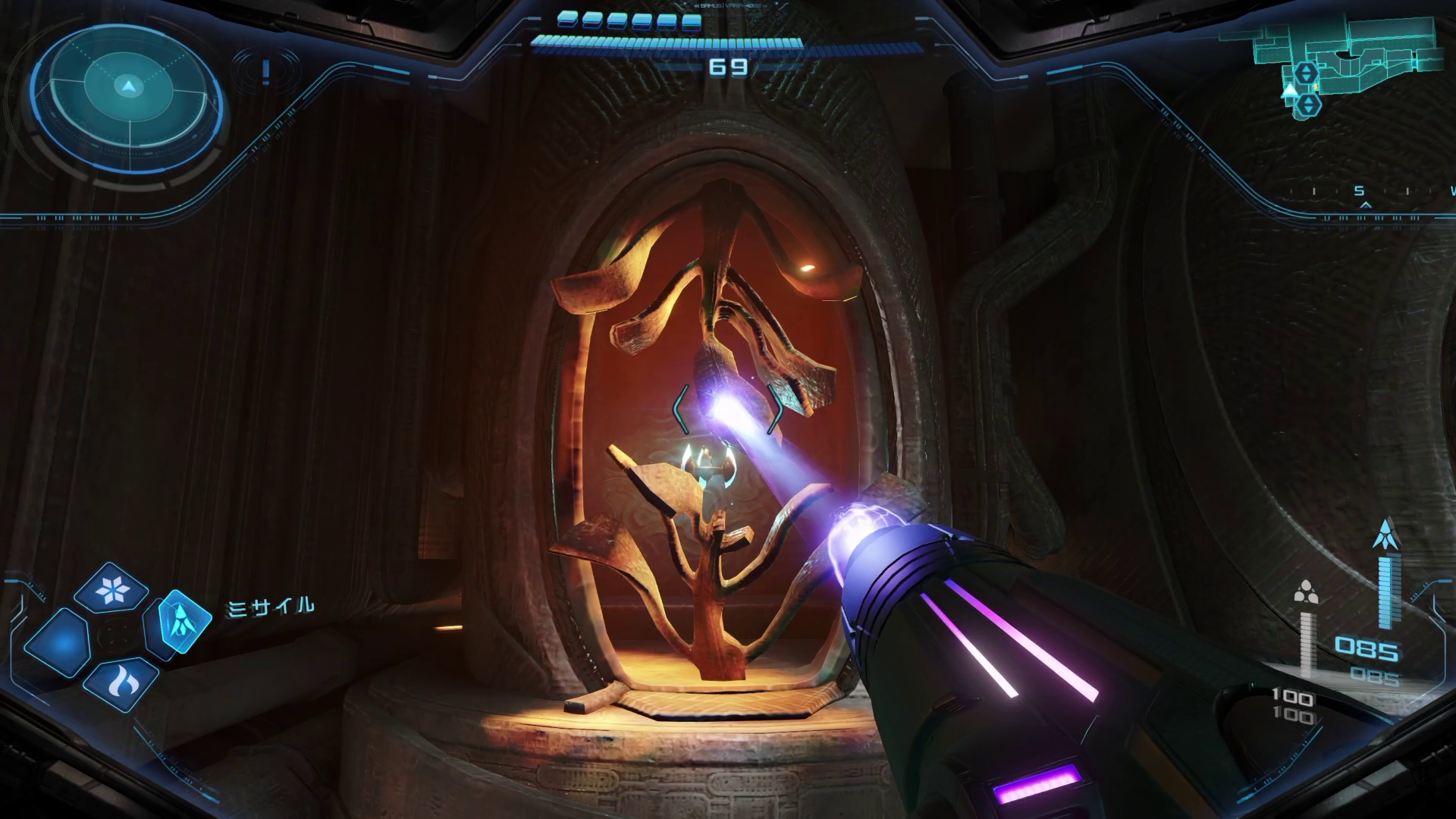
Task: Click the exclamation alert indicator
Action: click(265, 71)
